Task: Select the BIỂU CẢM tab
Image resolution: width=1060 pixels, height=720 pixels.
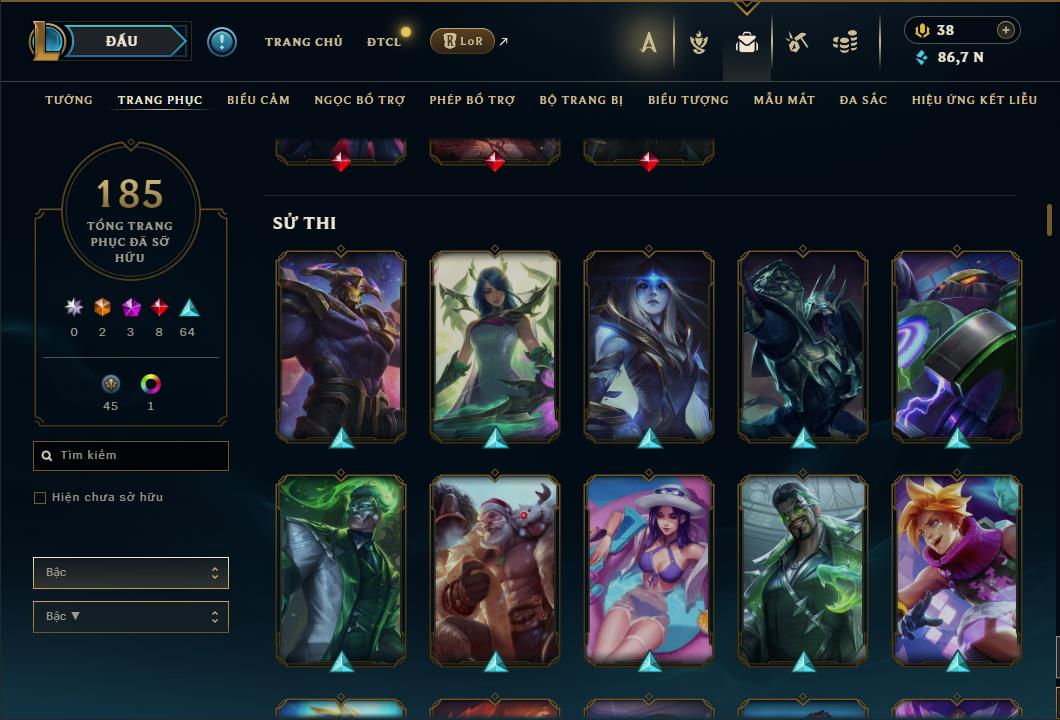Action: coord(258,100)
